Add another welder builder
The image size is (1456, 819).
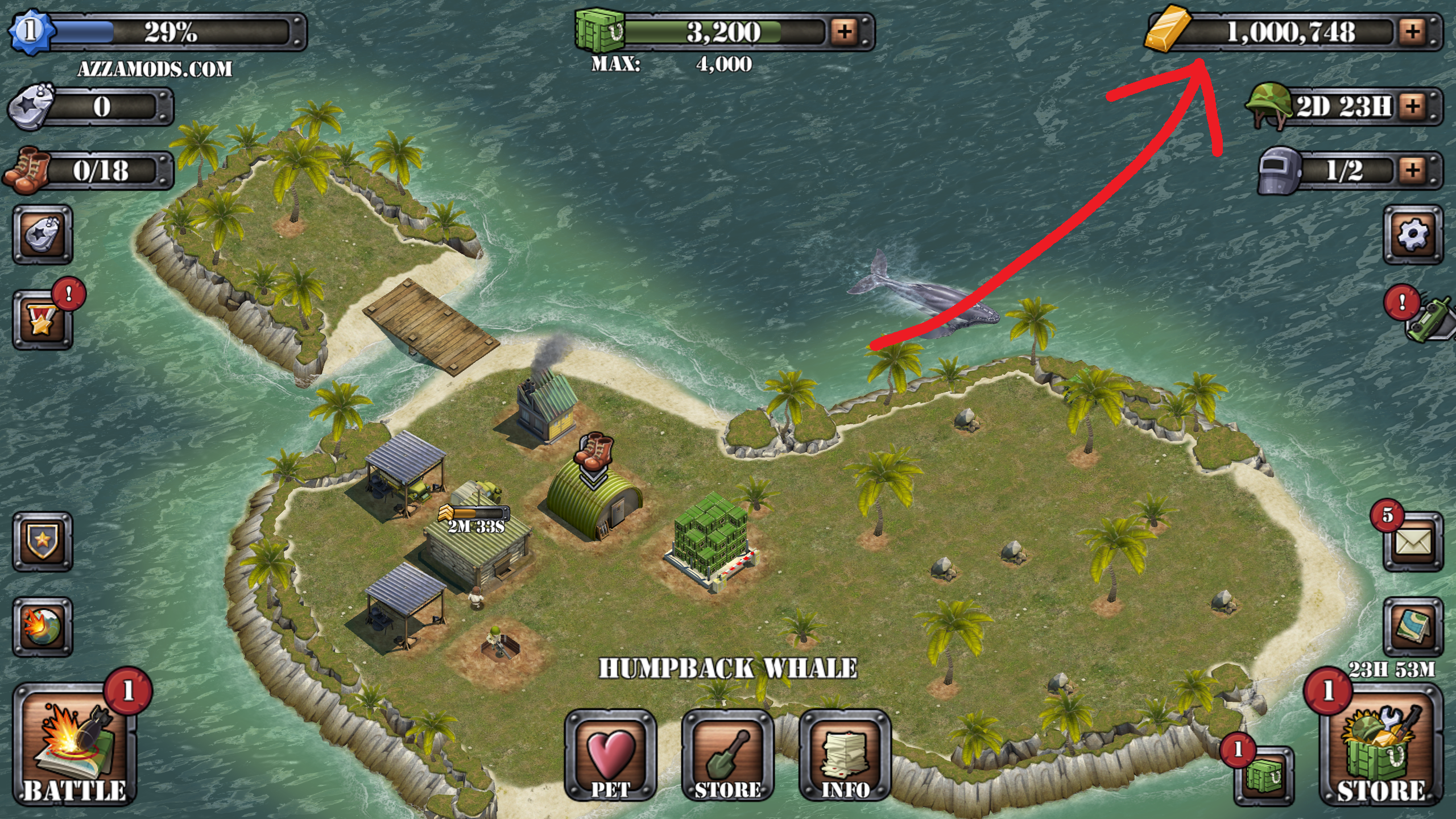(1413, 170)
